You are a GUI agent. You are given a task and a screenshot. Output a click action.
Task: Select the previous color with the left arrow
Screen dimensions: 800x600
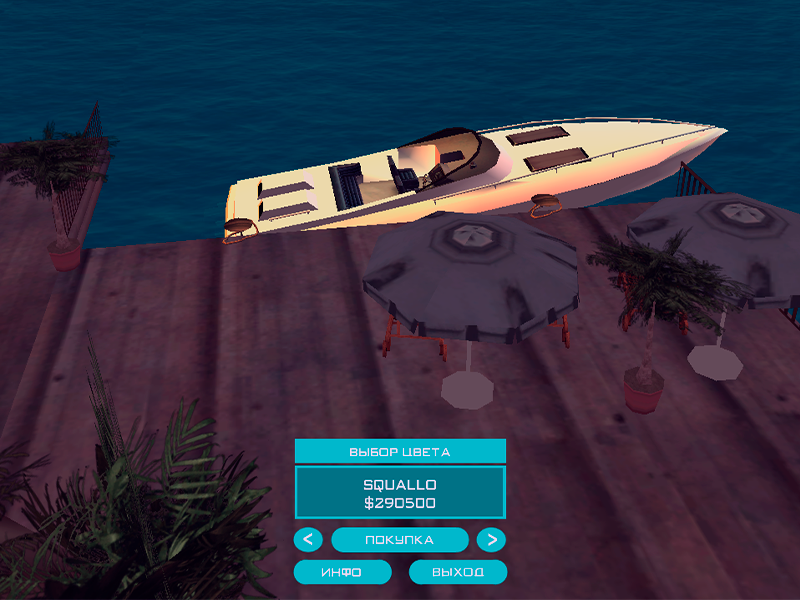(308, 540)
